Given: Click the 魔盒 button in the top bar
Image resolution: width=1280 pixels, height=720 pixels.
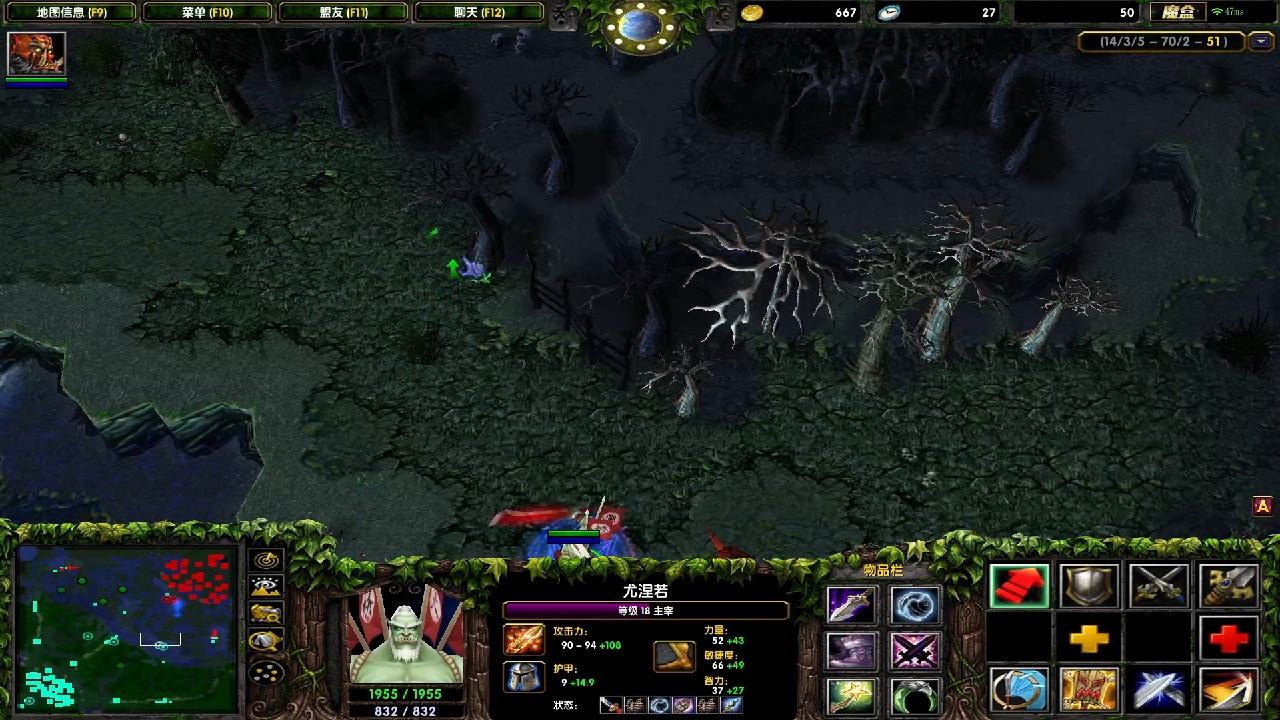Looking at the screenshot, I should pos(1178,12).
